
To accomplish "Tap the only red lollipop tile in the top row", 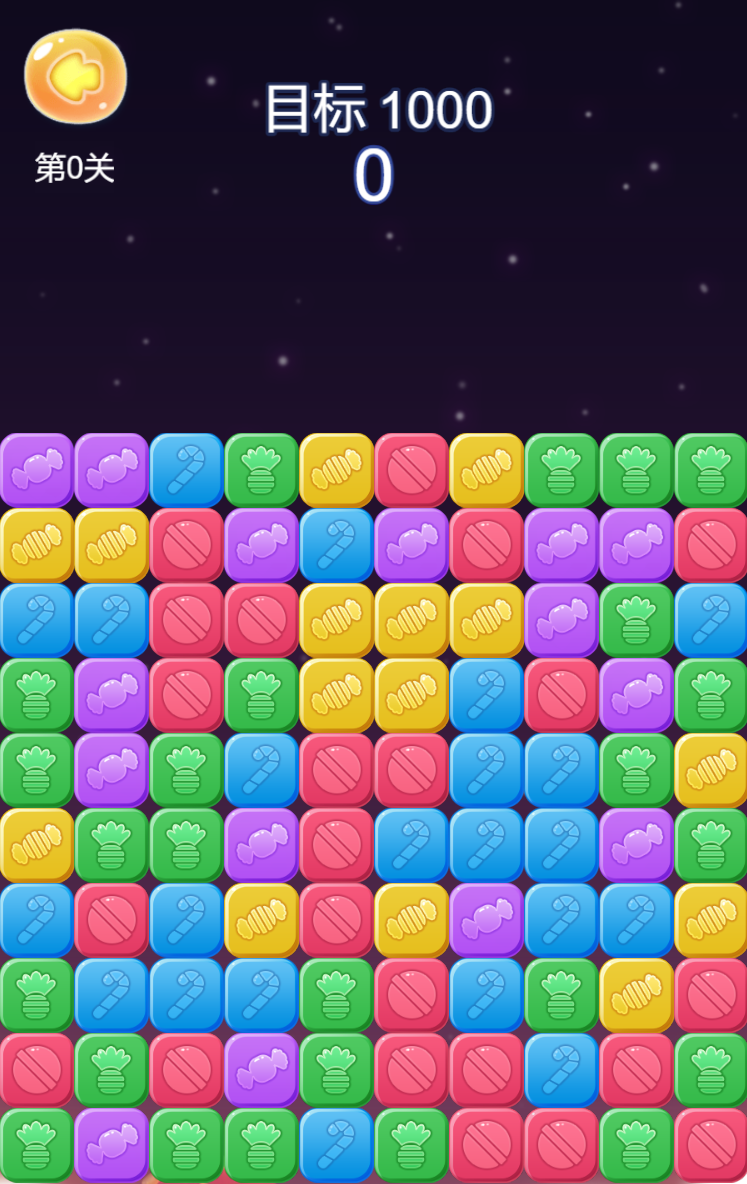I will point(411,470).
